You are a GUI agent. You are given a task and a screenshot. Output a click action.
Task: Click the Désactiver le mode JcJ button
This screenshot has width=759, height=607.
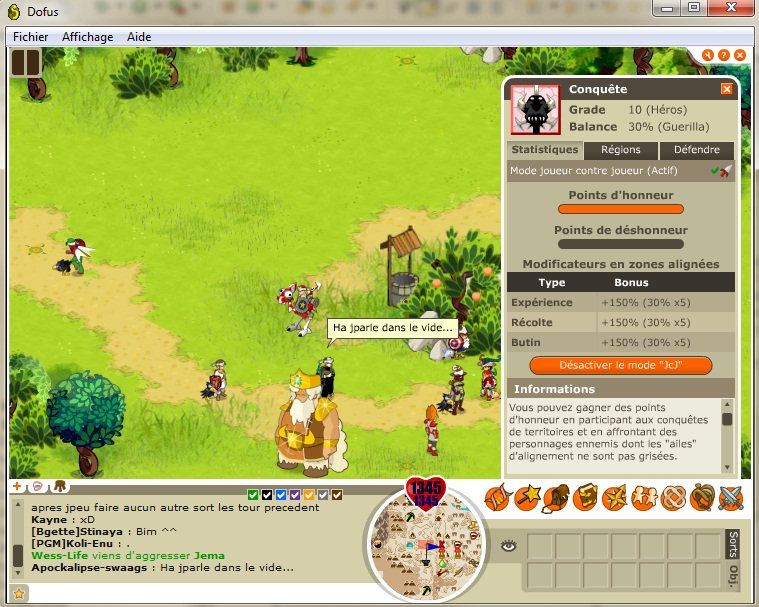pyautogui.click(x=621, y=365)
